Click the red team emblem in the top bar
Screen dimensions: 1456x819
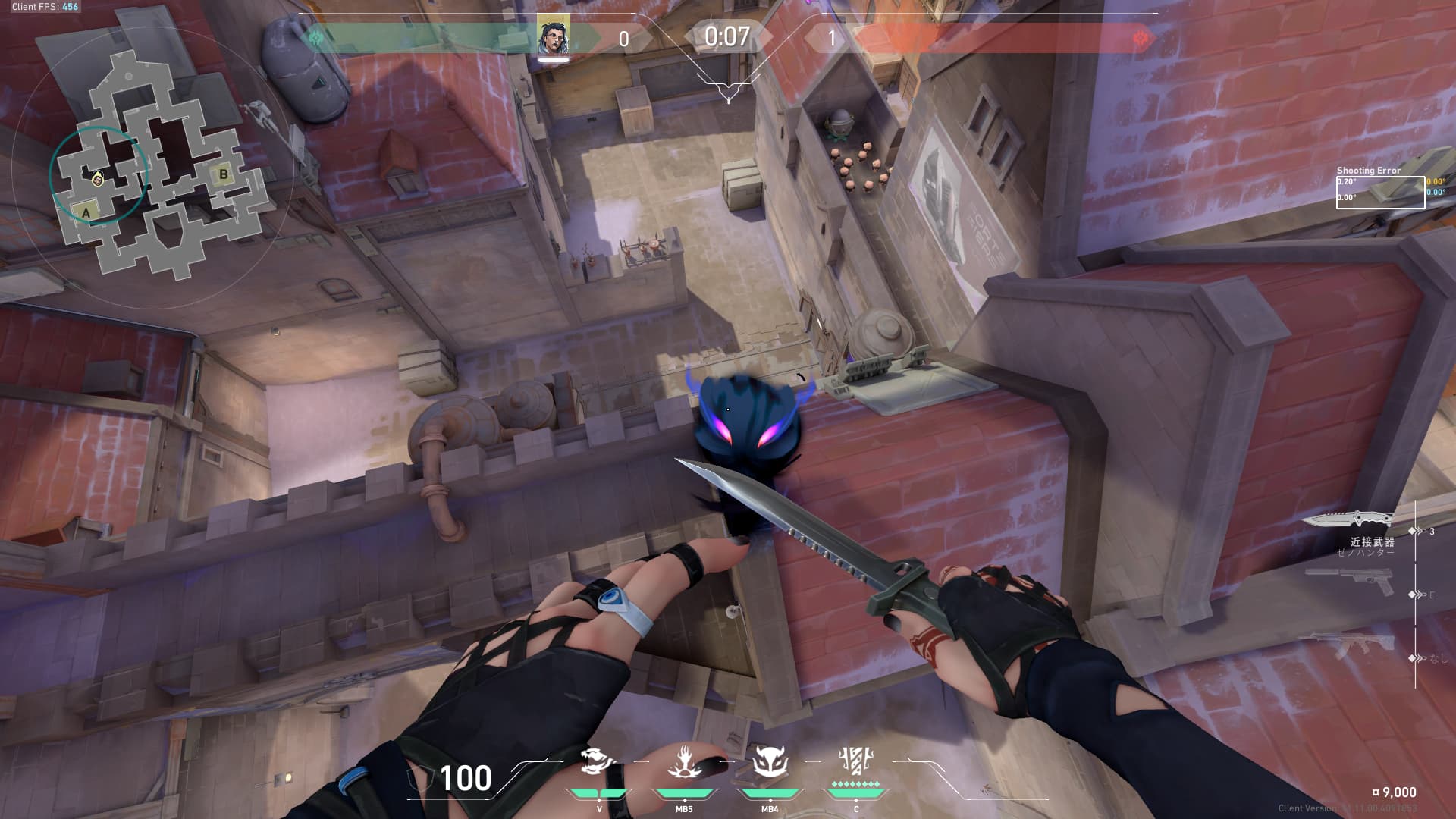1140,38
